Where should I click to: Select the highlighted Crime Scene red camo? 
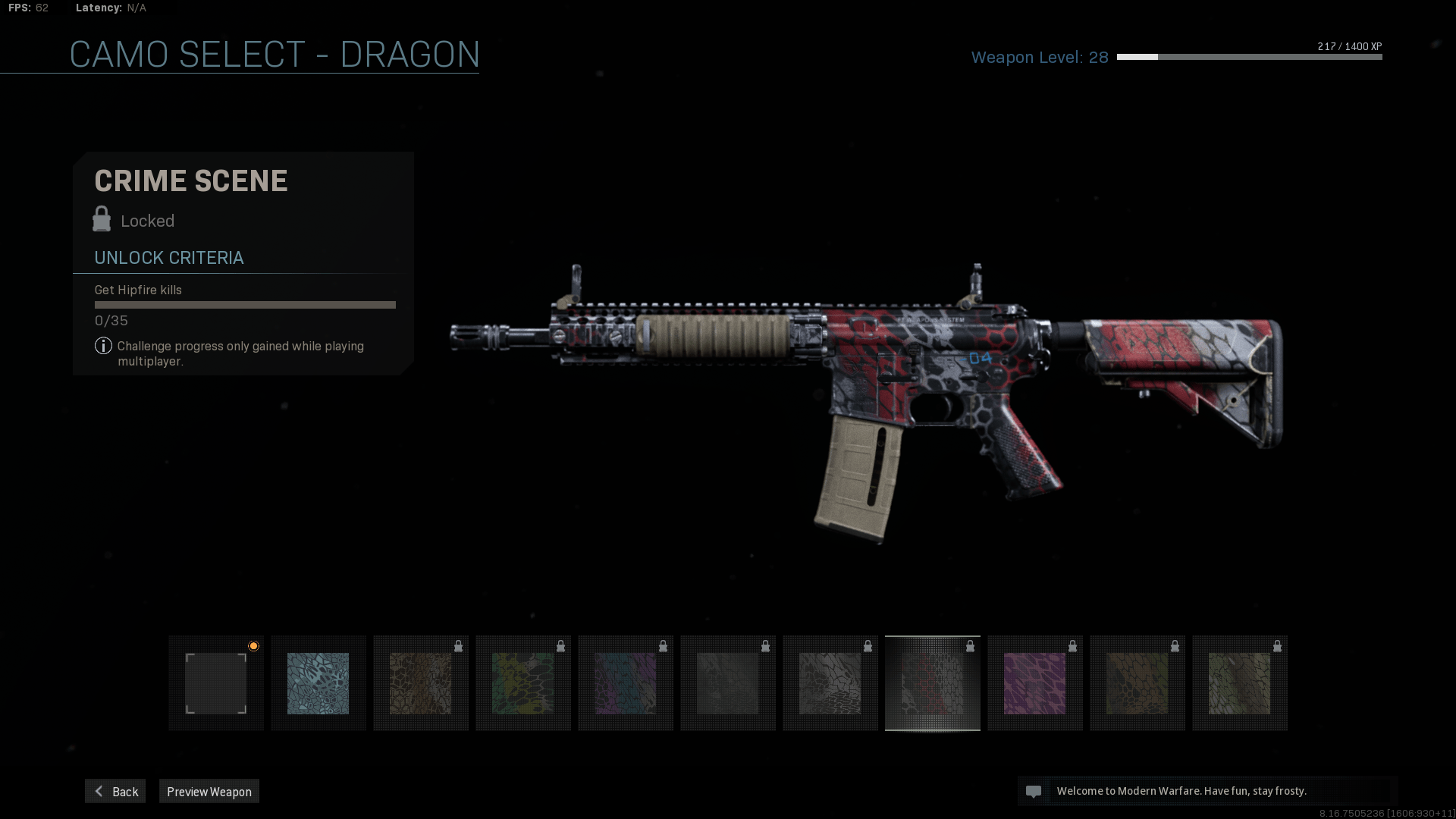pyautogui.click(x=932, y=683)
